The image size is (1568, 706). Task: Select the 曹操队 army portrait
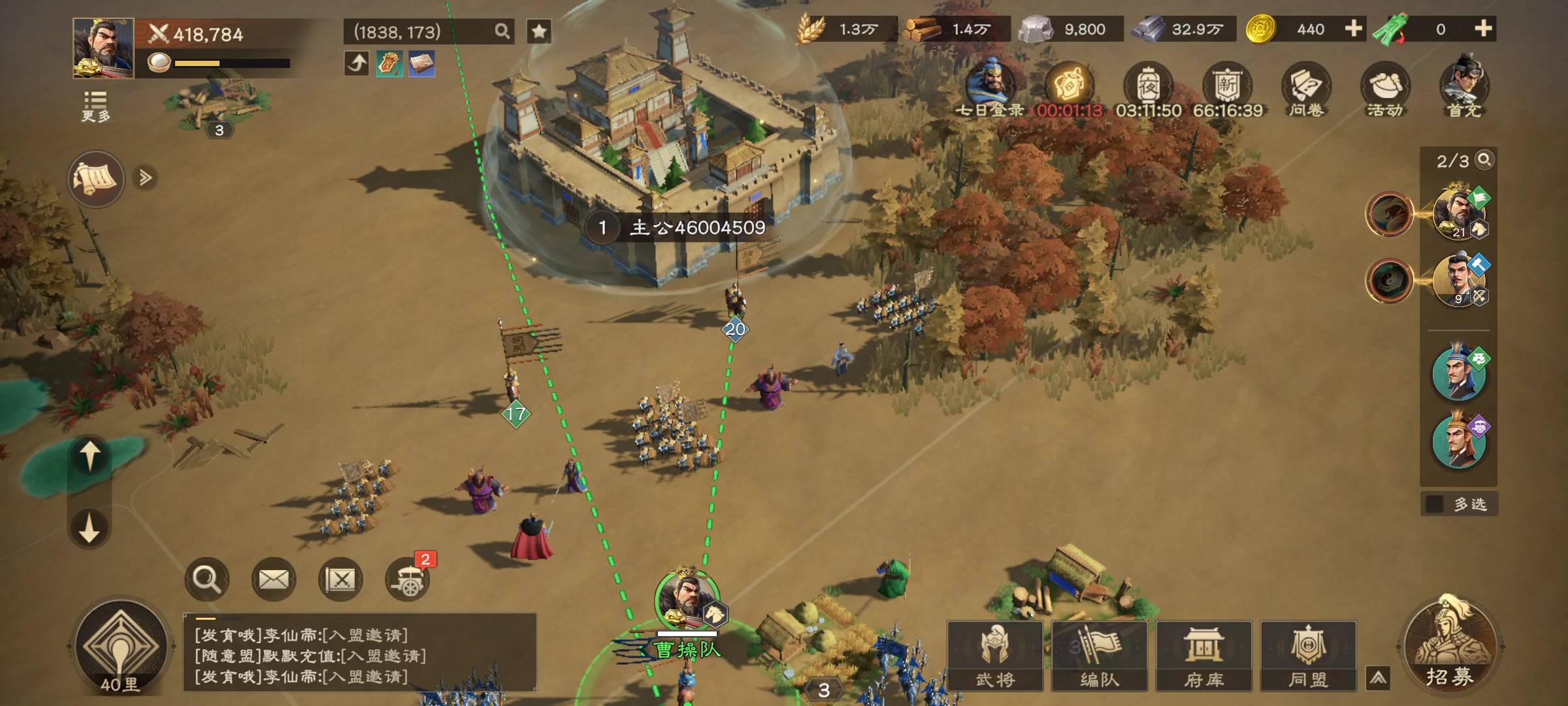coord(686,598)
